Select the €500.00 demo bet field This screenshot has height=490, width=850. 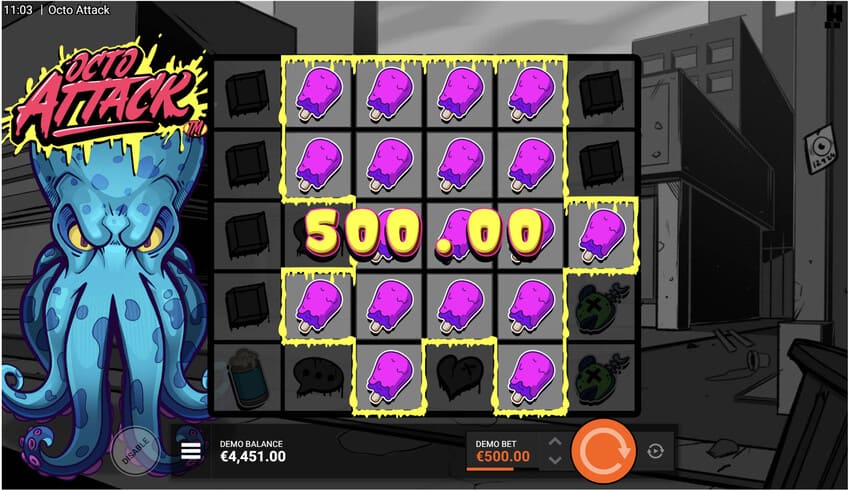pos(502,451)
